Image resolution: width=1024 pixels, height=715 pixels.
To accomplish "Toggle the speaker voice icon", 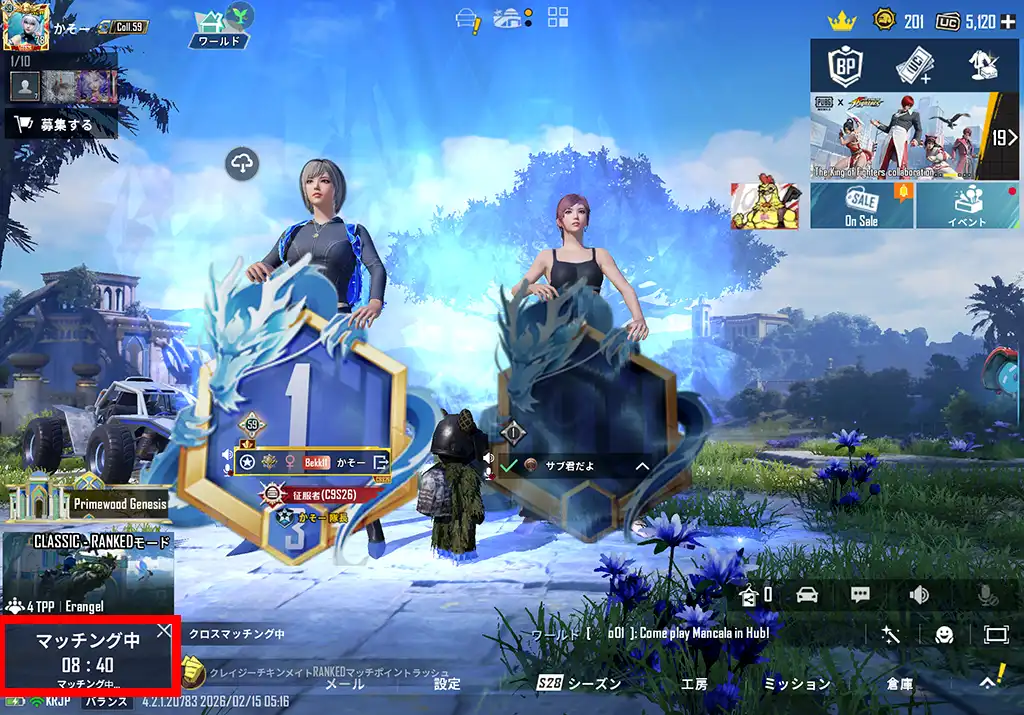I will (919, 595).
